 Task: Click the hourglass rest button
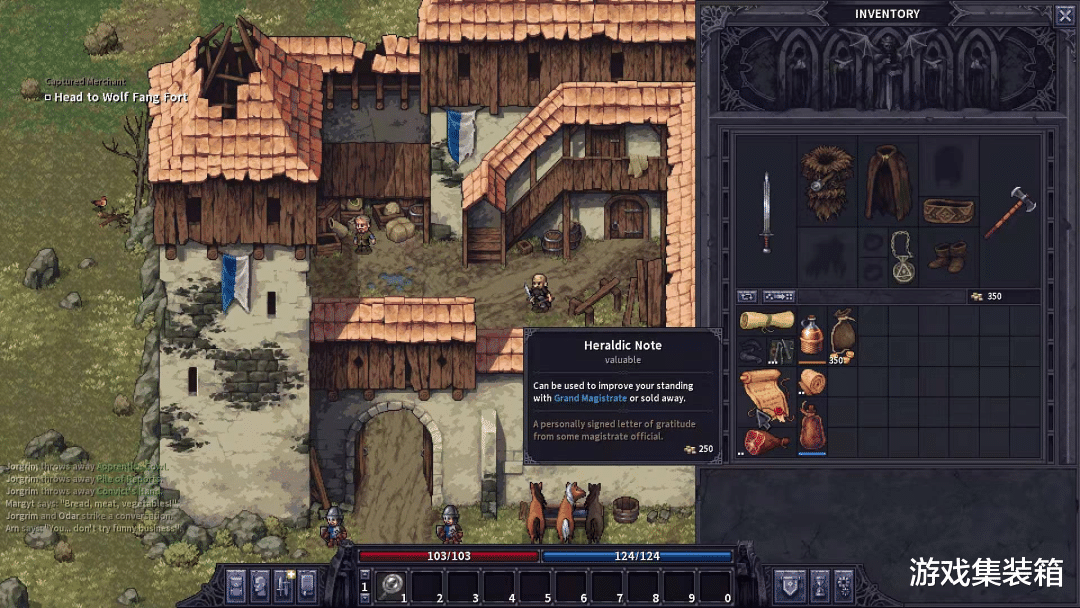(819, 584)
